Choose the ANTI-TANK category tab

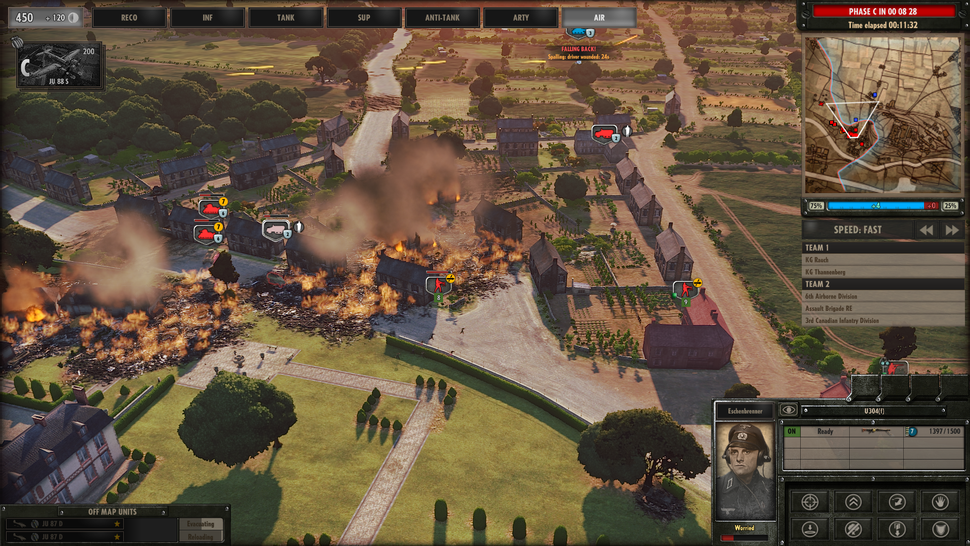click(441, 17)
